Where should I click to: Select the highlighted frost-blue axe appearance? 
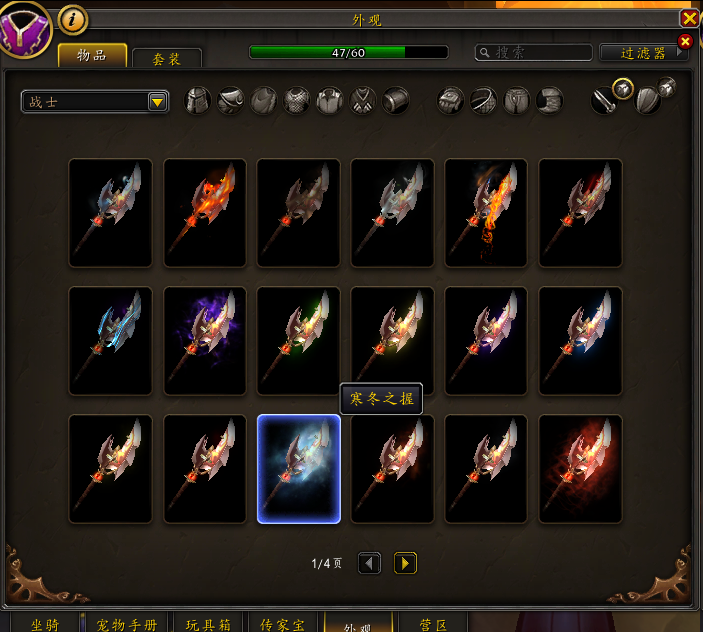[299, 469]
